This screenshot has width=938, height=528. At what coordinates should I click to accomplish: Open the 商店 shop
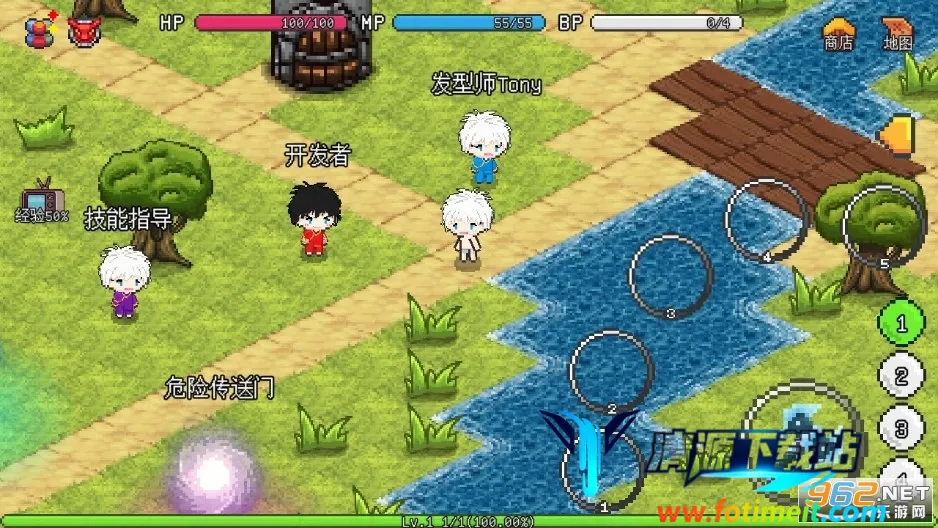[x=838, y=33]
